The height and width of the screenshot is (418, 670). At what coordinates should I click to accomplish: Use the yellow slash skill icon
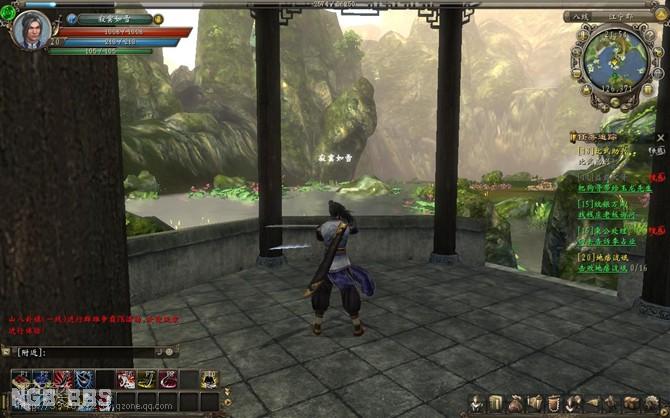146,378
